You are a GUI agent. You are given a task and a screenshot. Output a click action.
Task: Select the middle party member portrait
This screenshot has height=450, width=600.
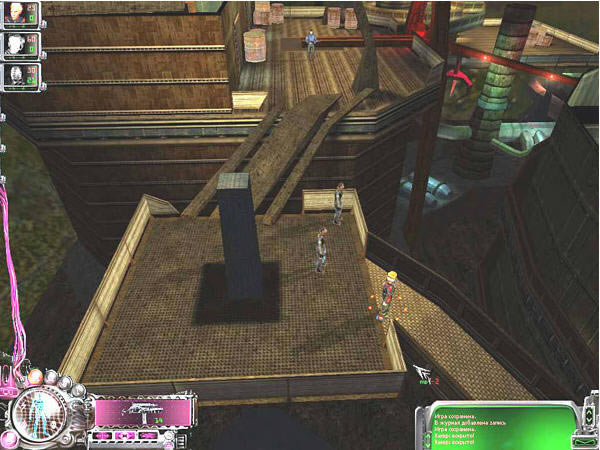point(15,45)
